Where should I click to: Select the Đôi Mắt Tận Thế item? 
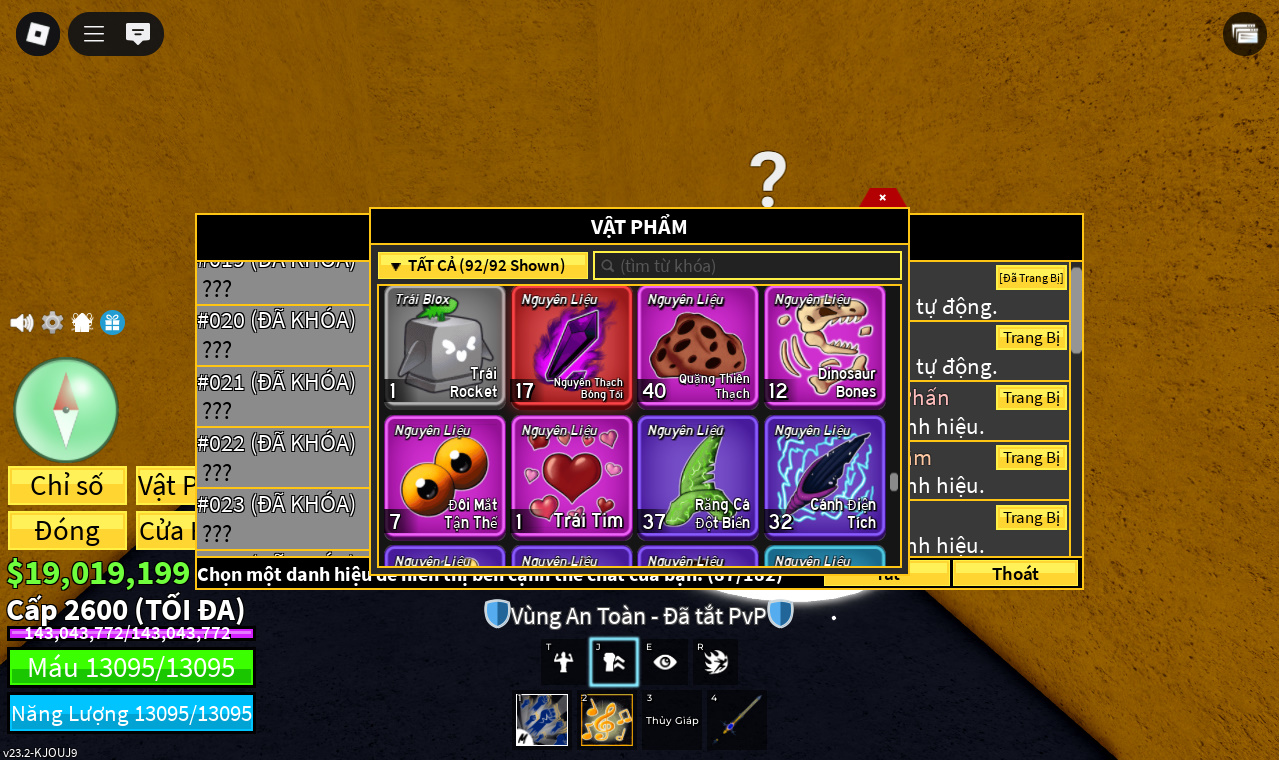click(445, 476)
